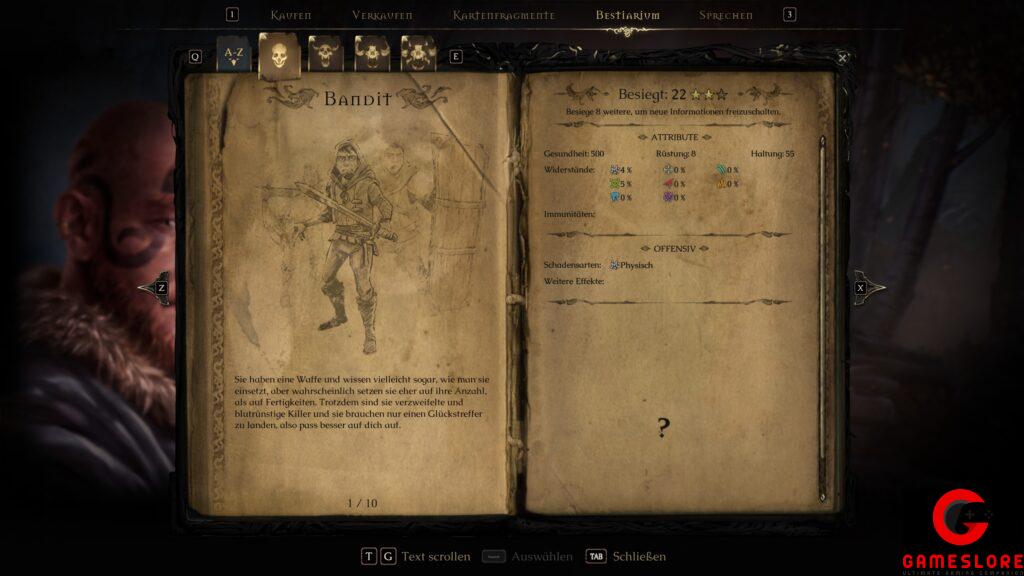This screenshot has height=576, width=1024.
Task: Sort the bestiary with the A-Z tab
Action: 233,54
